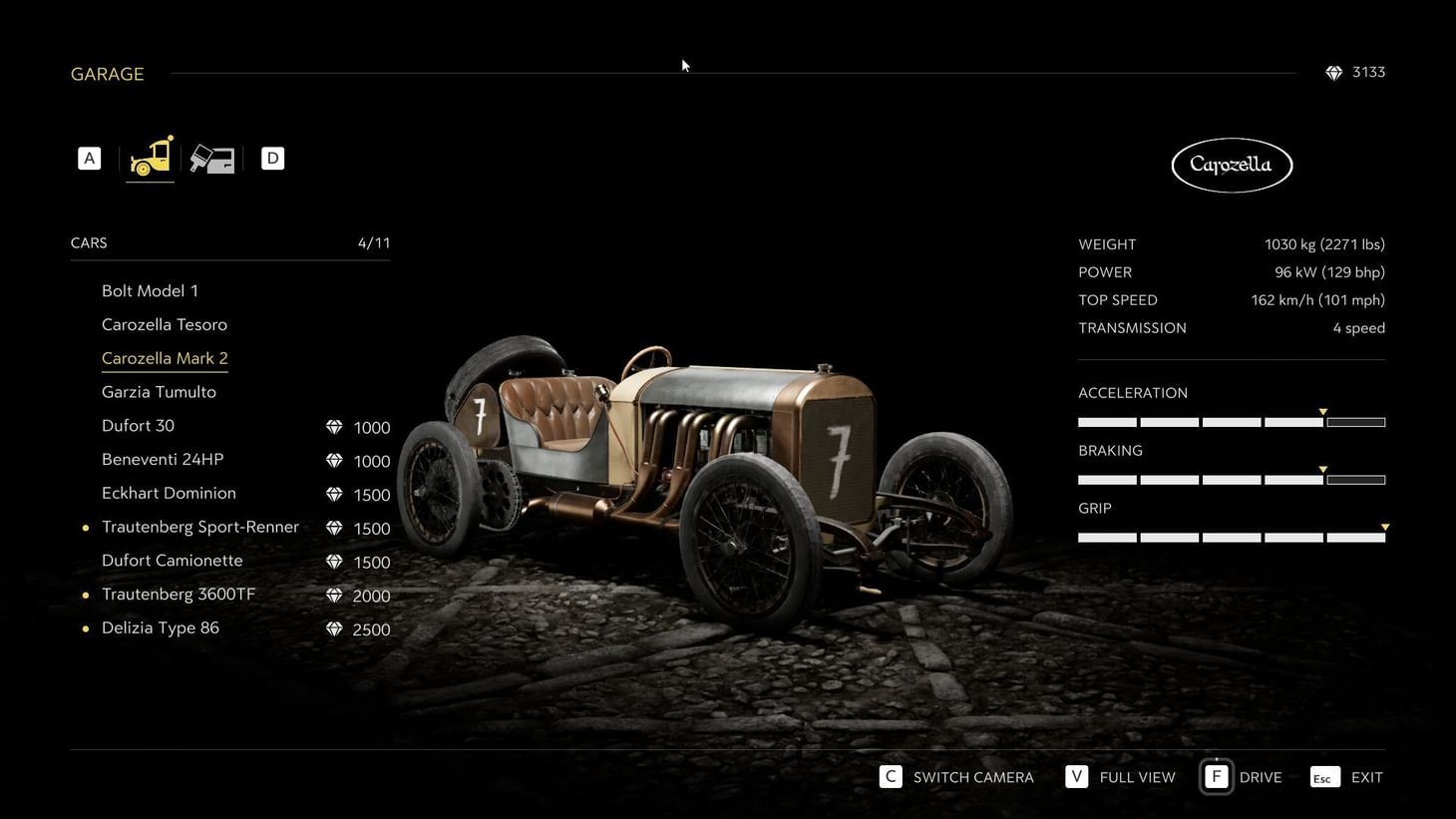Open Full View of the car

[1120, 777]
